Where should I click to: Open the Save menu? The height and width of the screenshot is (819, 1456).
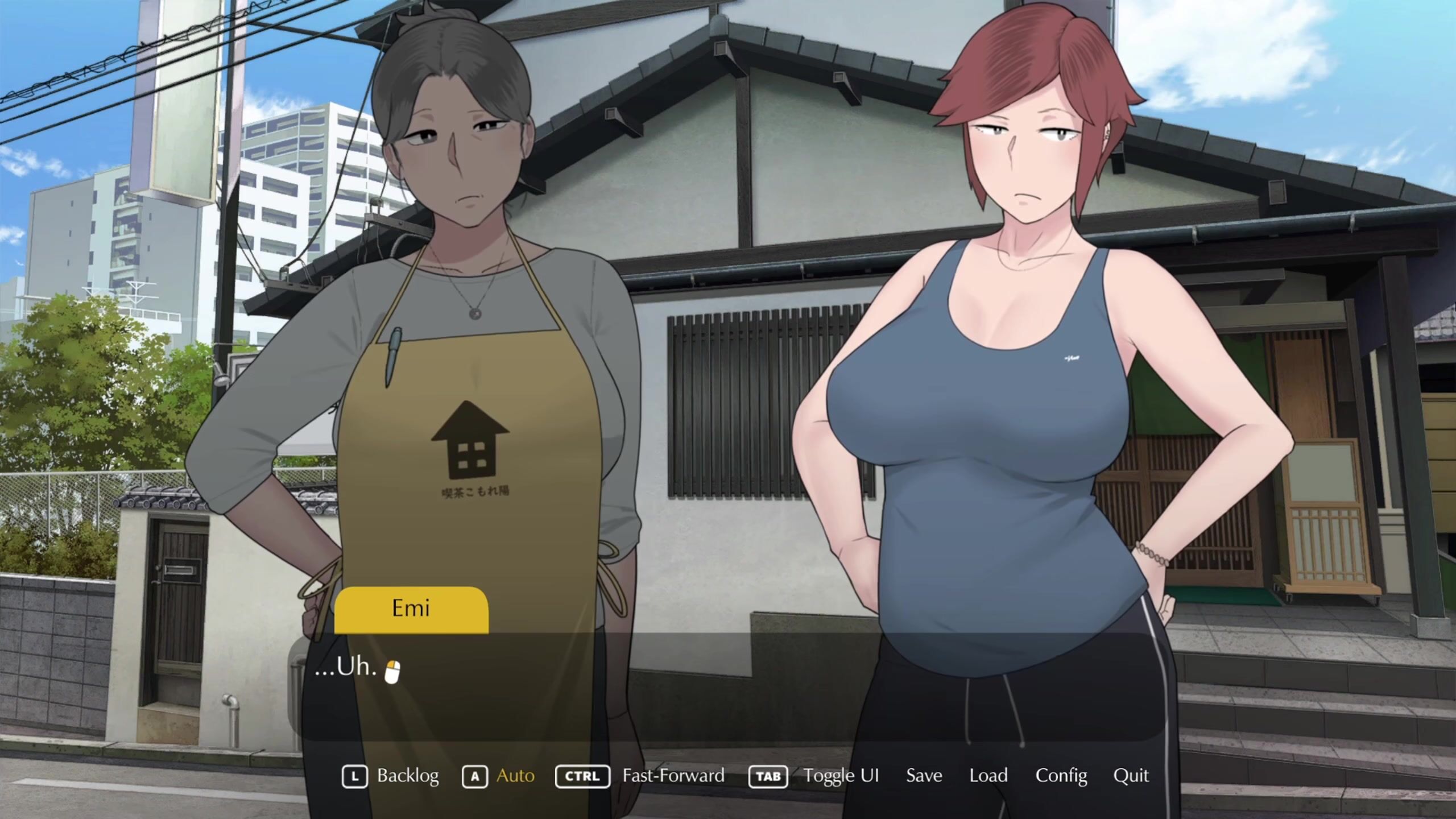(x=924, y=776)
